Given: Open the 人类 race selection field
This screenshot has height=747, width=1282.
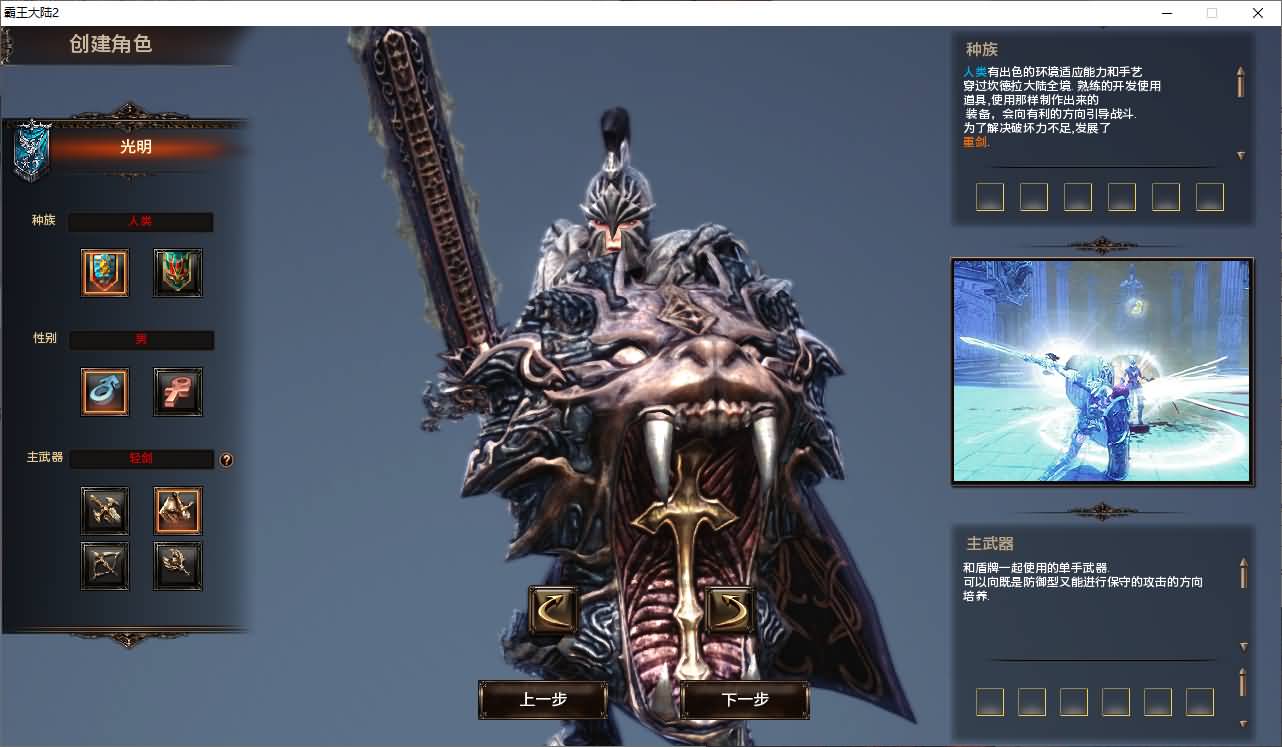Looking at the screenshot, I should (140, 221).
